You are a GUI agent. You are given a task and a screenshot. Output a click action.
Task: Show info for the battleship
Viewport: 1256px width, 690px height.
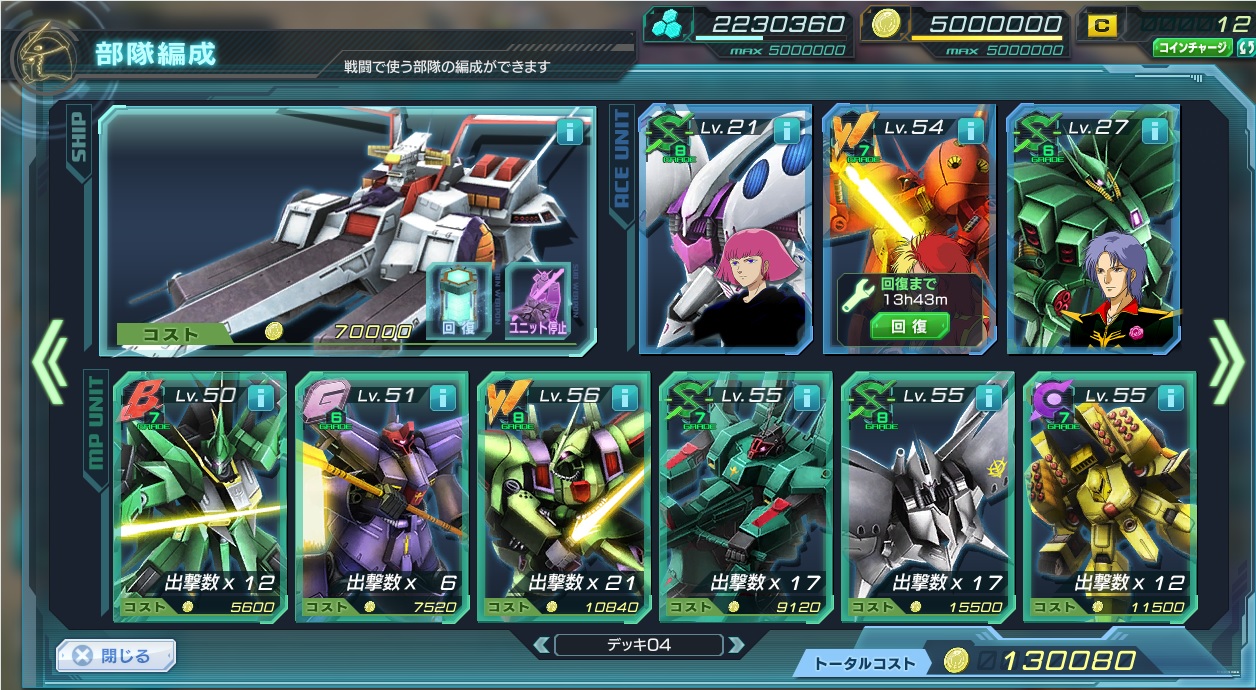click(570, 131)
